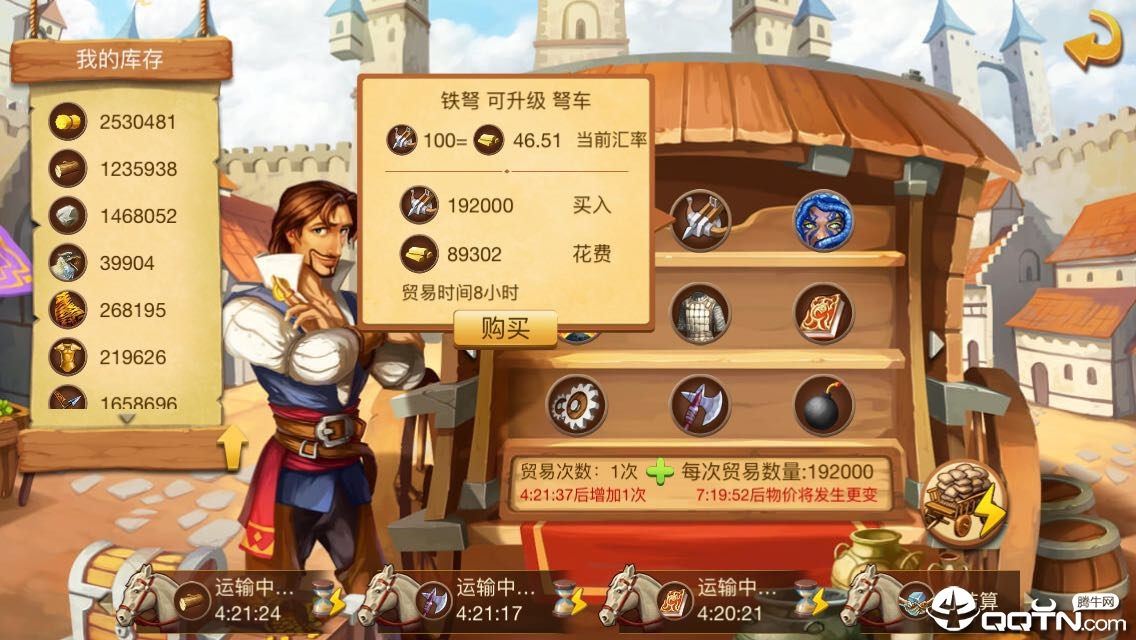Pick the red spellbook item
The image size is (1136, 640).
coord(823,313)
